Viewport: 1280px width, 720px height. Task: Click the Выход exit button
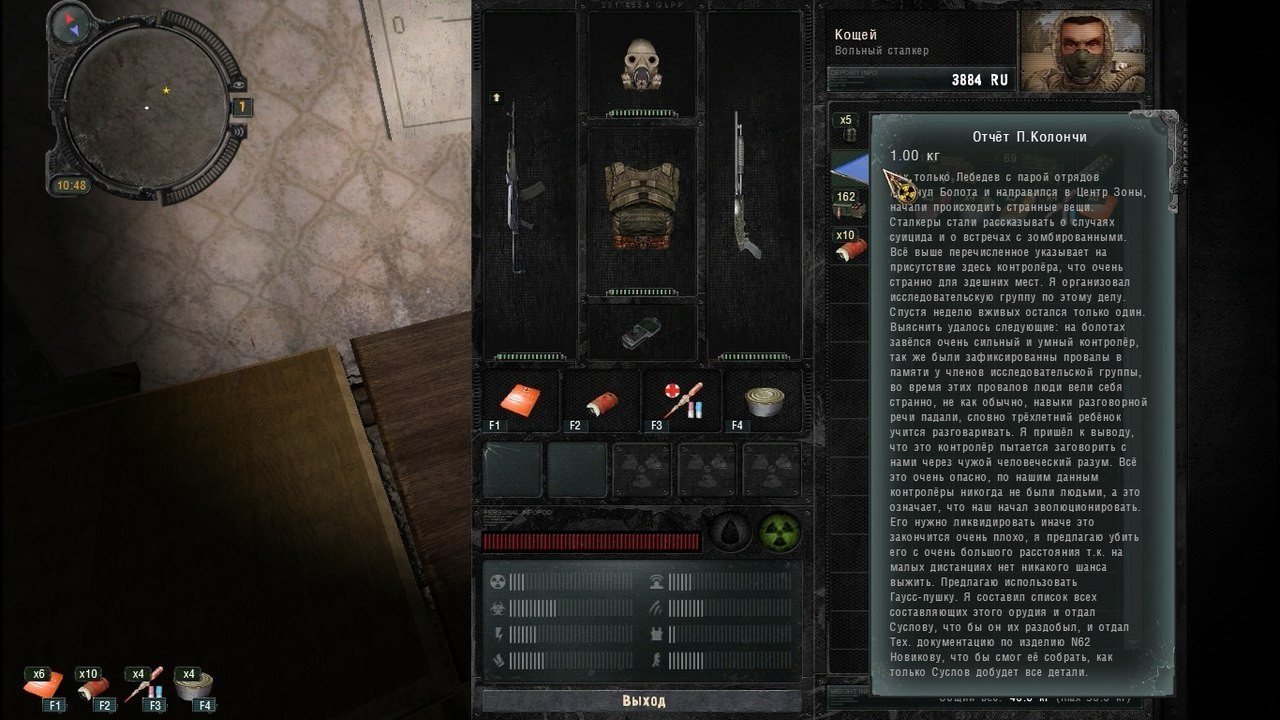(643, 700)
